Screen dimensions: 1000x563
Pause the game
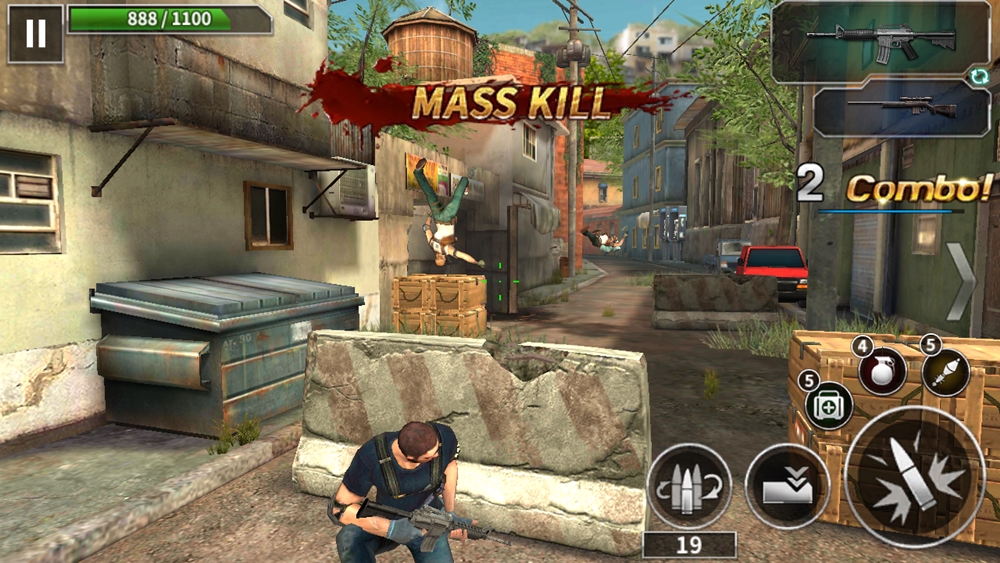click(x=35, y=32)
